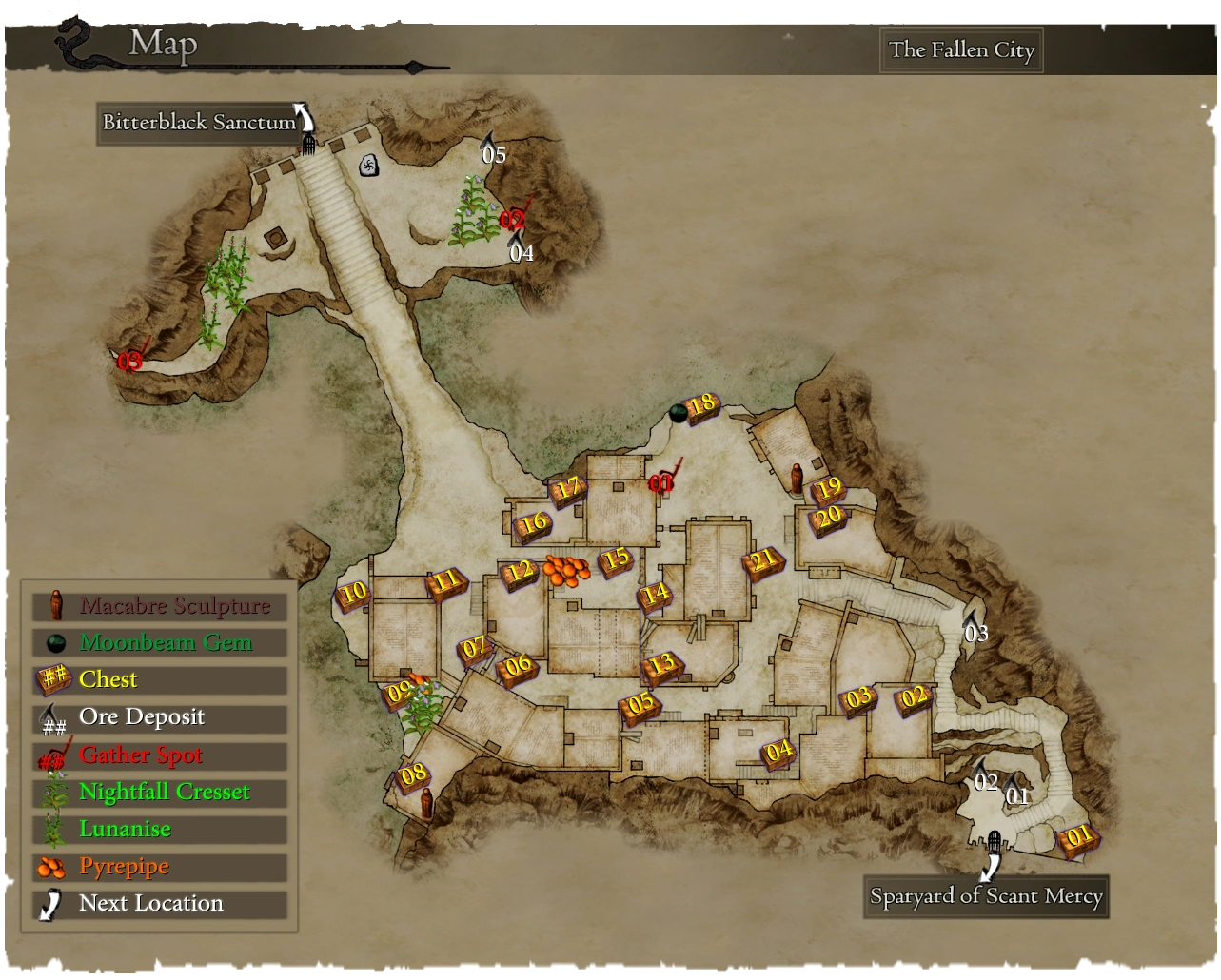Click the Moonbeam Gem map marker

(x=678, y=413)
